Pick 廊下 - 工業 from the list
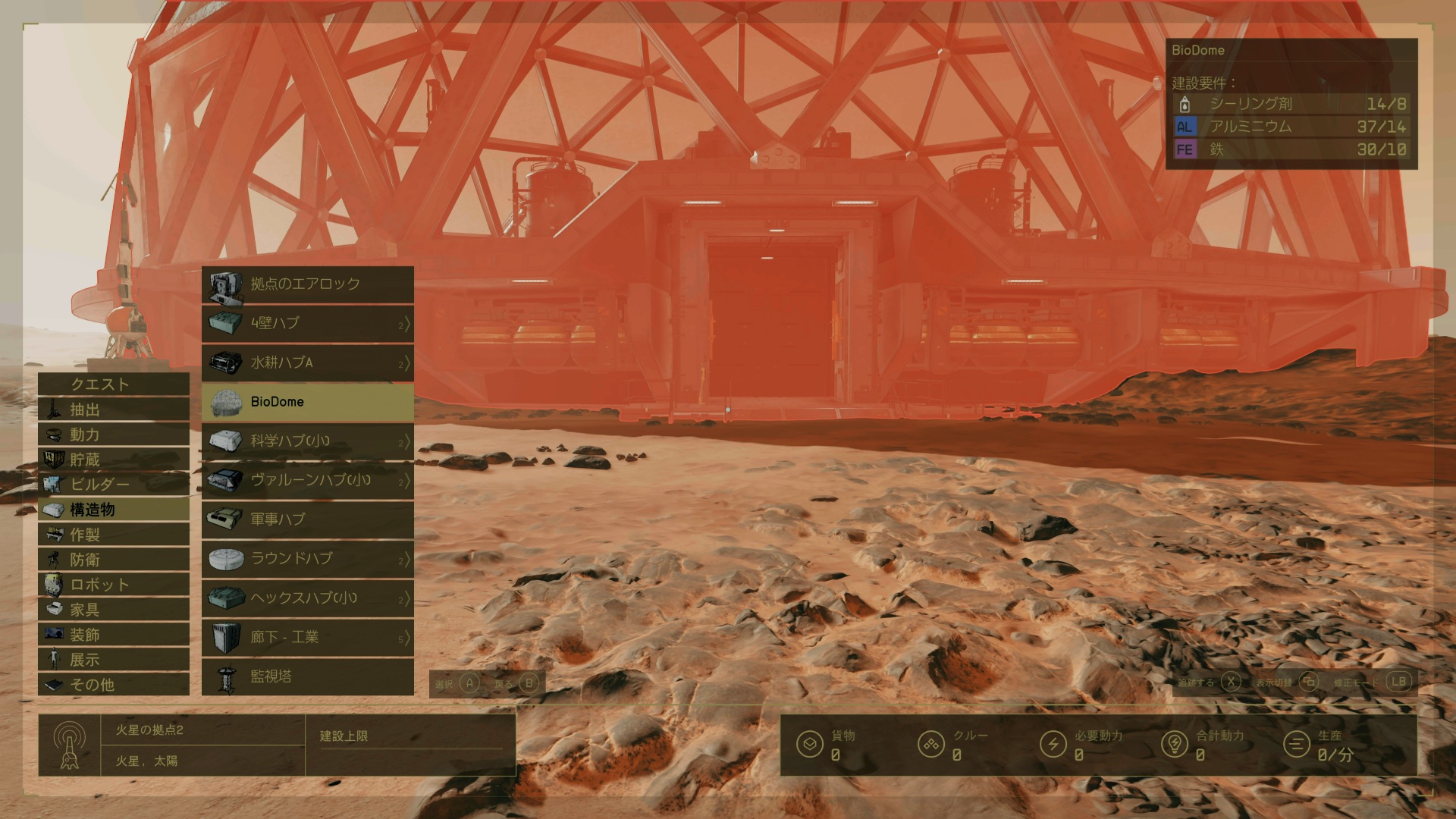The height and width of the screenshot is (819, 1456). pos(308,637)
